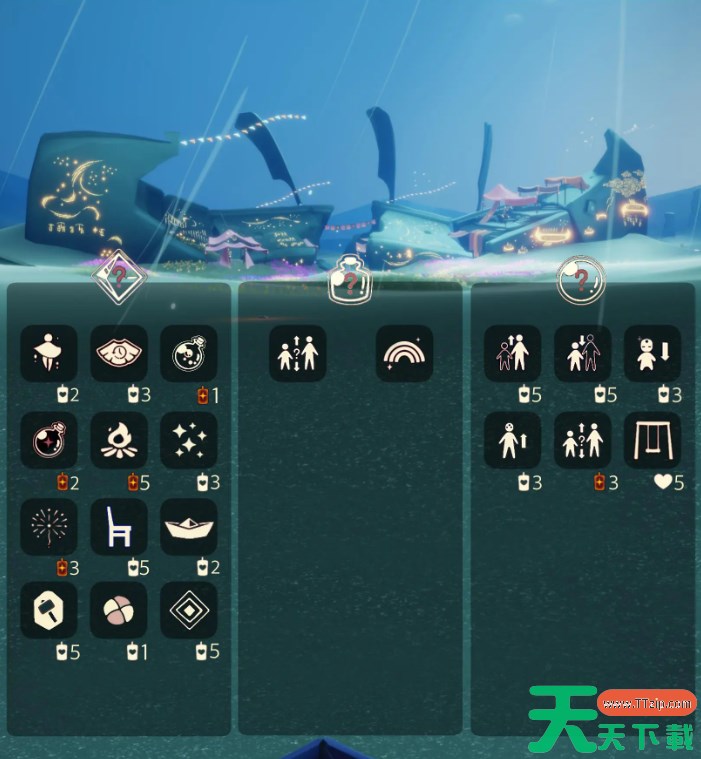Open the diamond-shaped question mark header
This screenshot has height=759, width=701.
click(120, 276)
